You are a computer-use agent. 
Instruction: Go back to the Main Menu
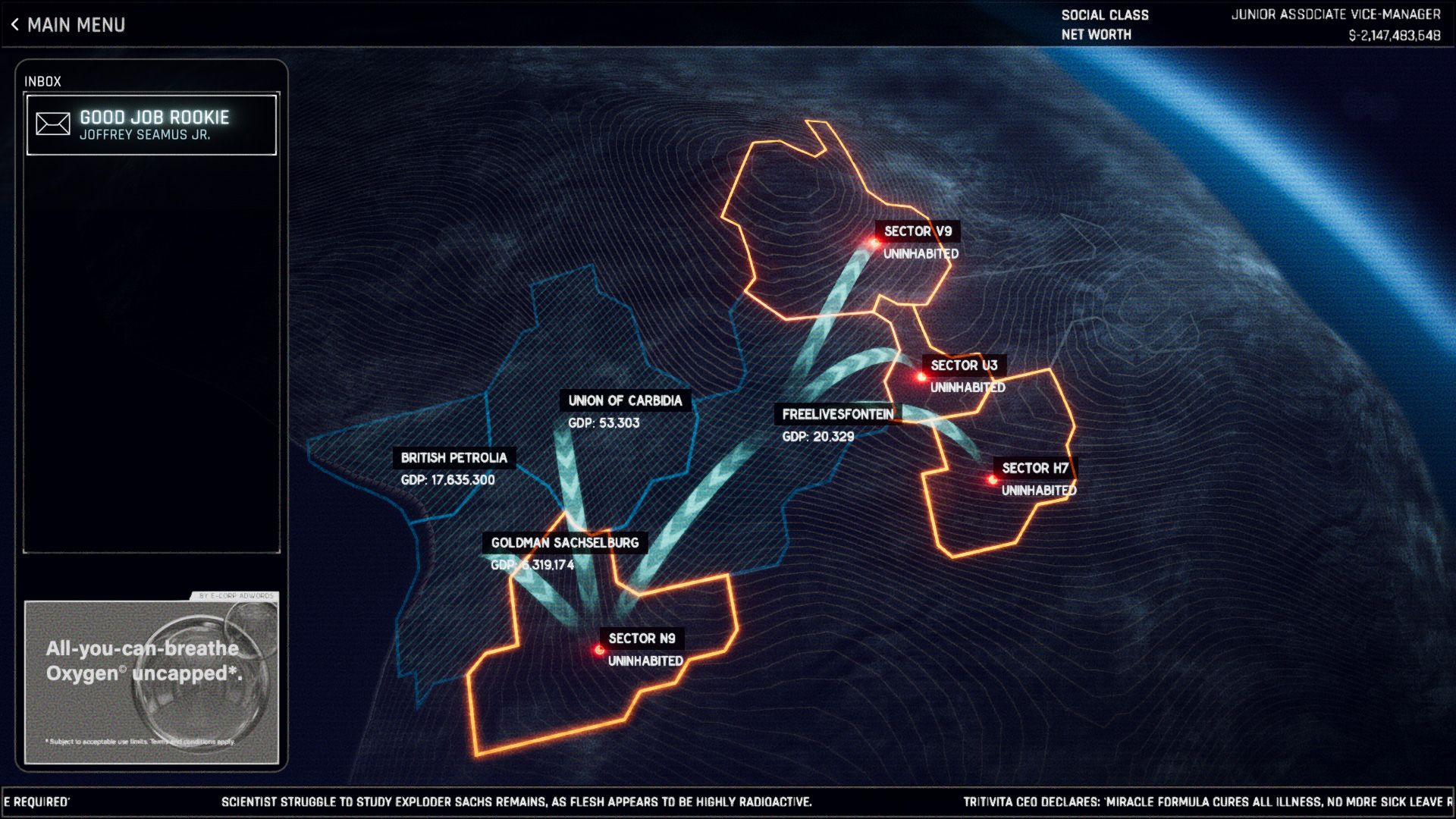coord(68,25)
